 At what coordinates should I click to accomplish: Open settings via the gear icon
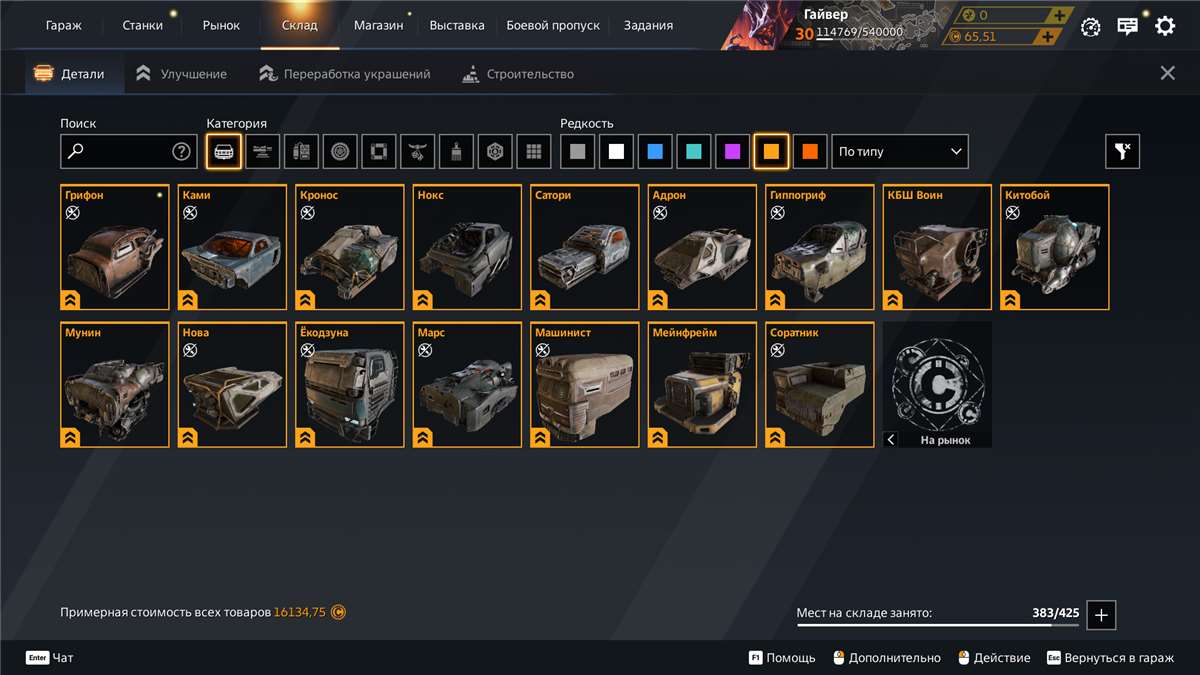[x=1165, y=26]
